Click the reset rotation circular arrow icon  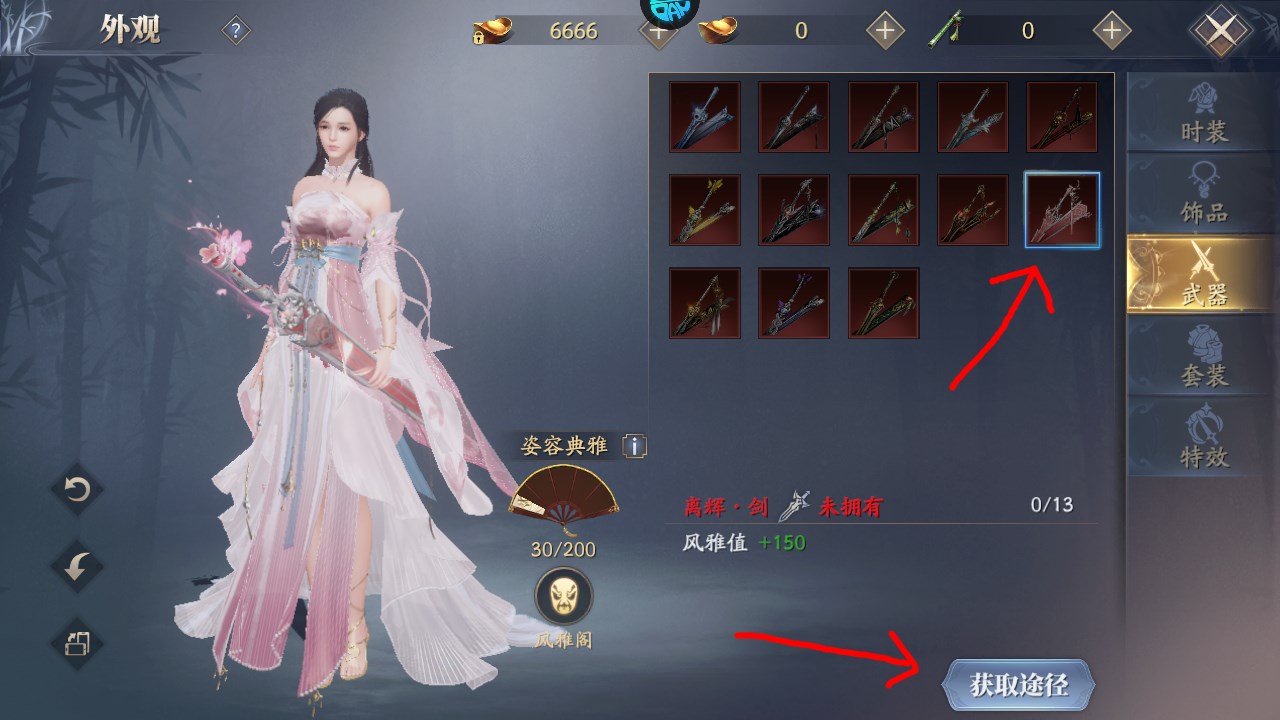[x=75, y=490]
